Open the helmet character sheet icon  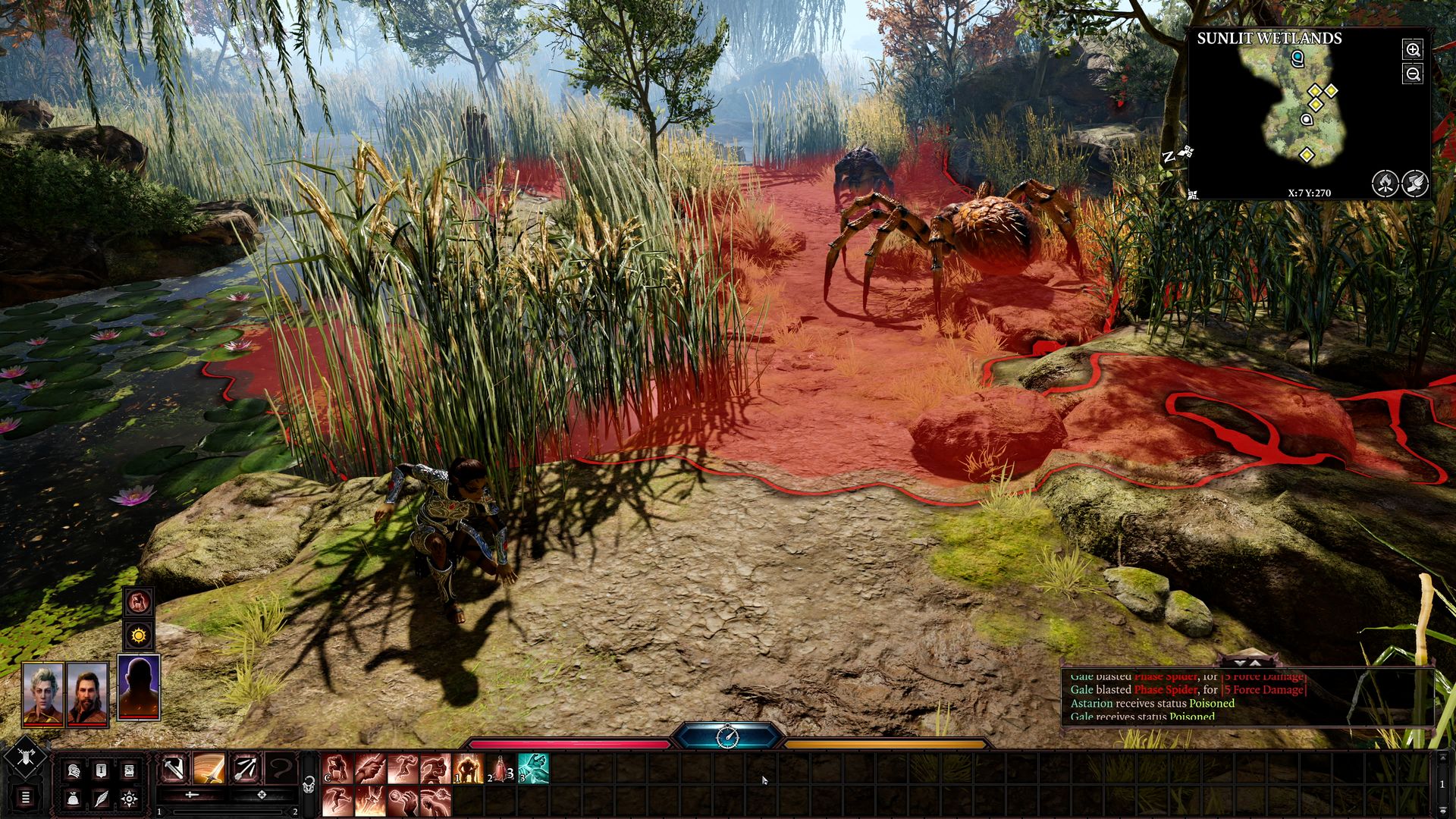(74, 770)
